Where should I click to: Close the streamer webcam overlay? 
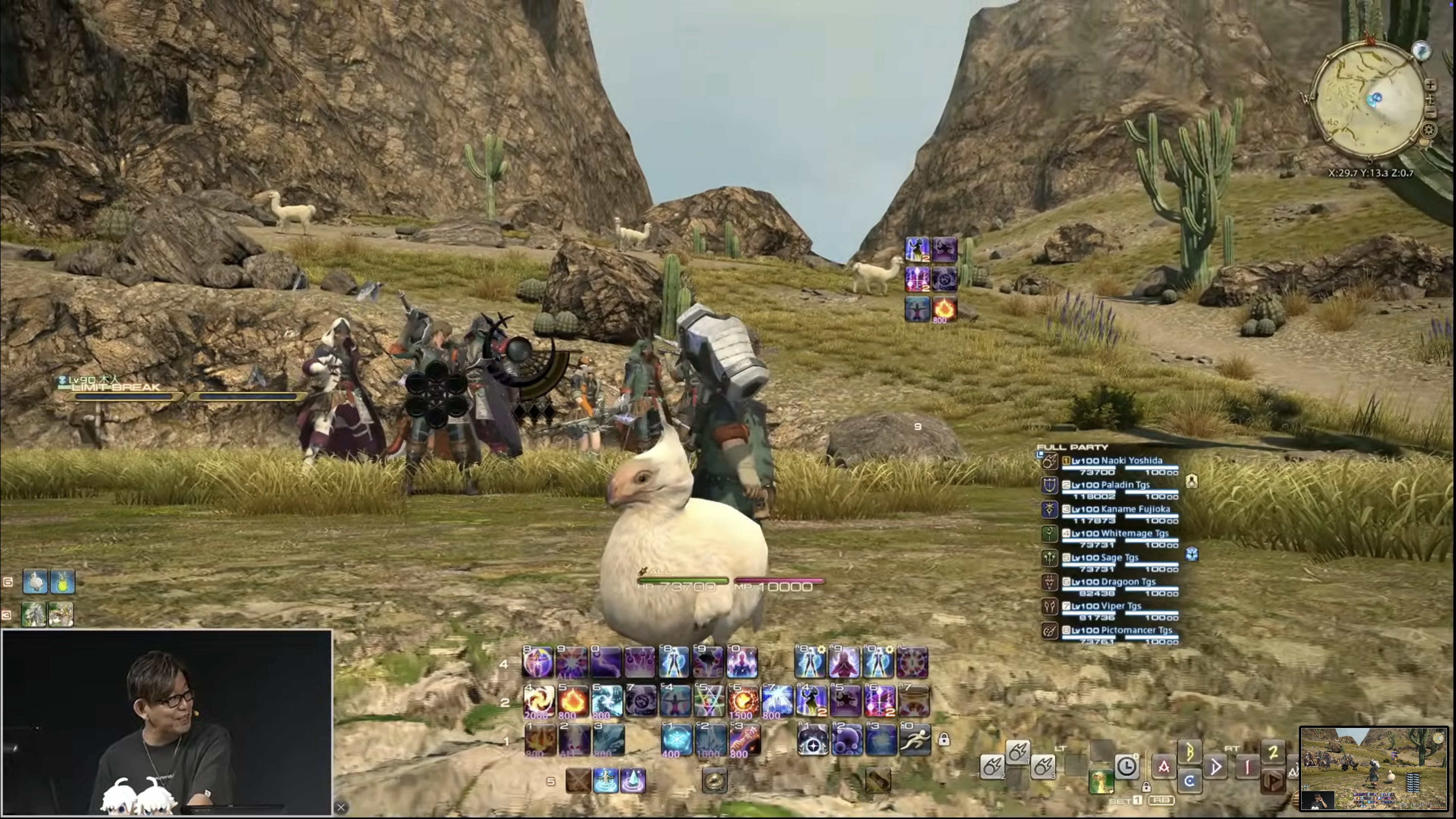[341, 807]
